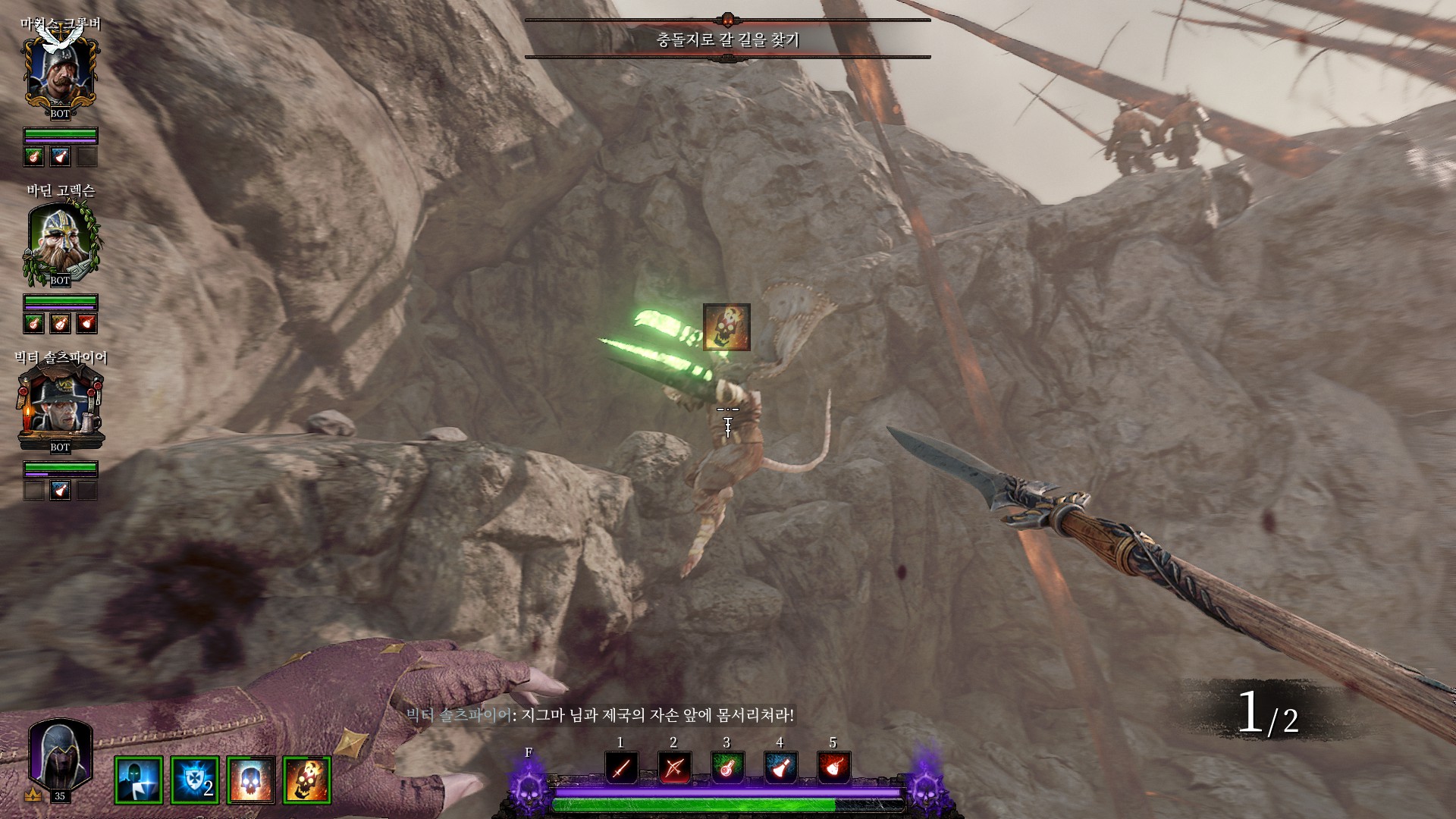Click the flaming skull enemy marker
This screenshot has width=1456, height=819.
pos(726,328)
